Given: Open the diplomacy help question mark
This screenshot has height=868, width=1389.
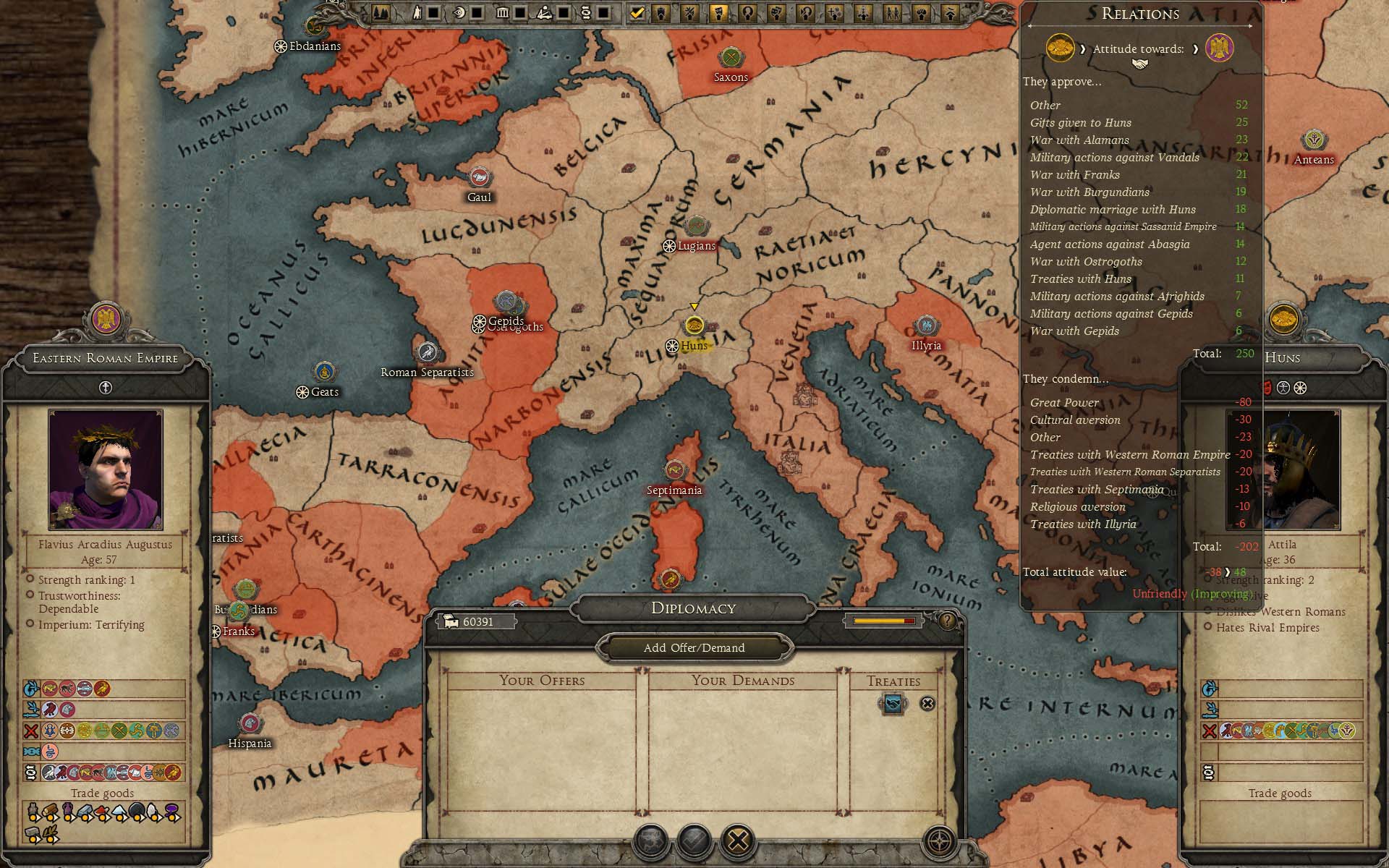Looking at the screenshot, I should (946, 621).
